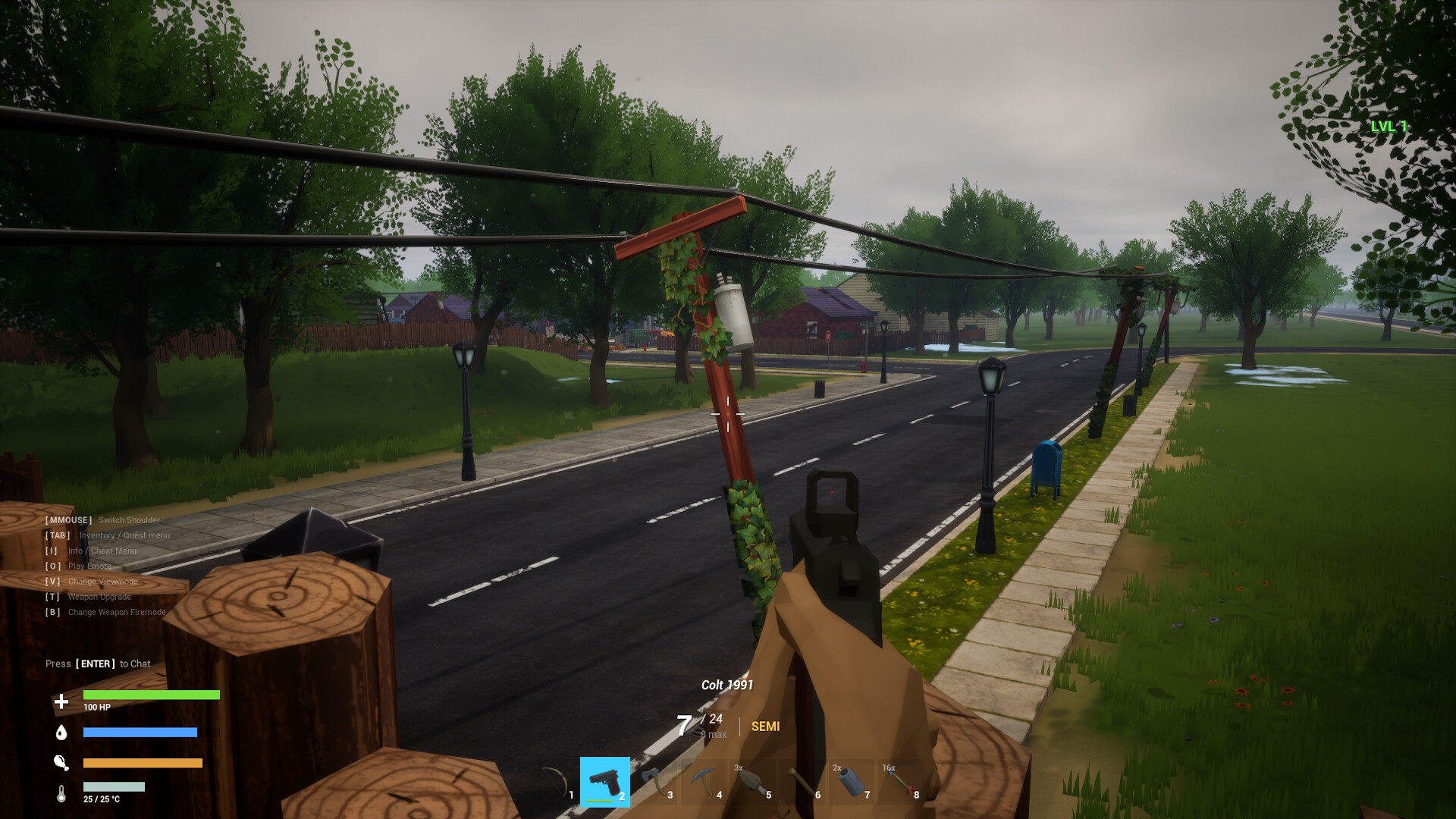Screen dimensions: 1456x819
Task: Pick the 3x stone item in slot 5
Action: pyautogui.click(x=752, y=781)
